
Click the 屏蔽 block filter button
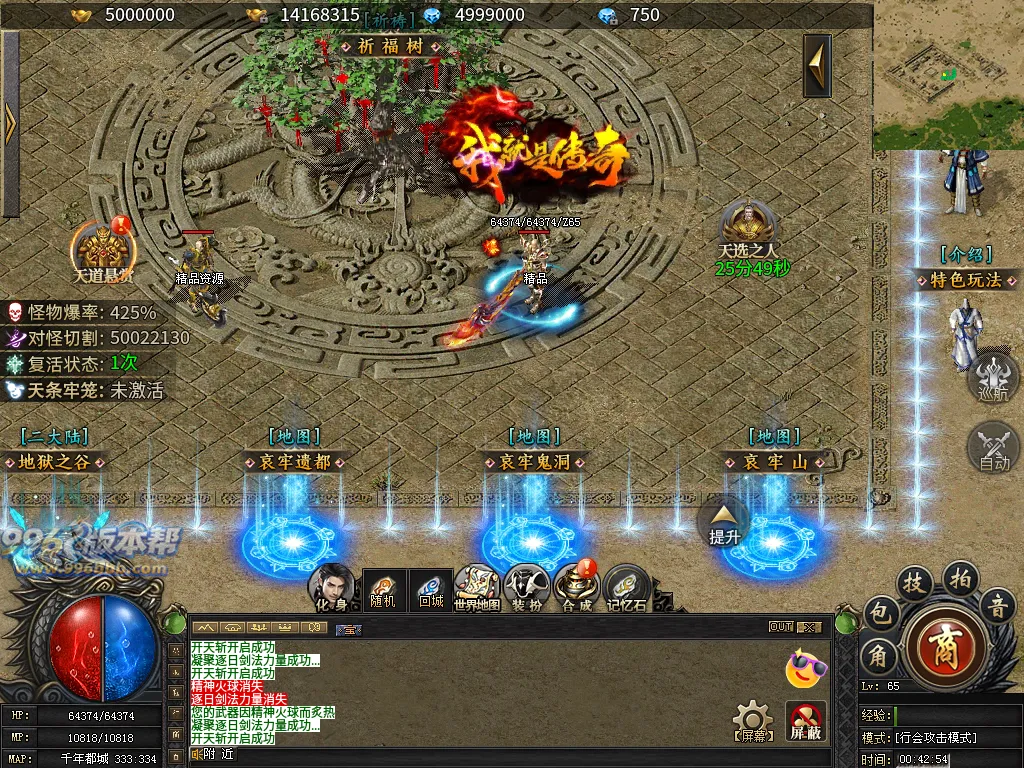(805, 720)
